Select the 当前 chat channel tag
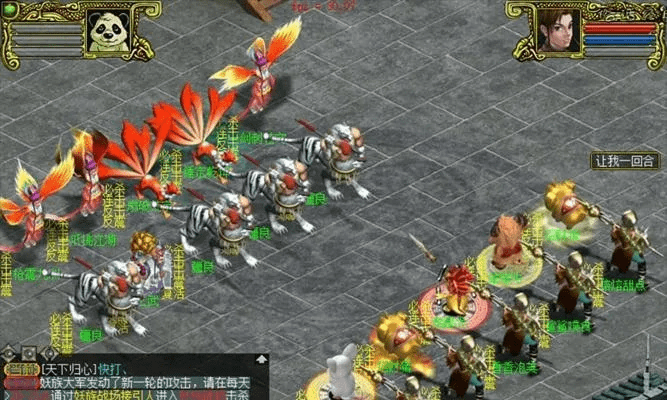Image resolution: width=667 pixels, height=400 pixels. [20, 370]
